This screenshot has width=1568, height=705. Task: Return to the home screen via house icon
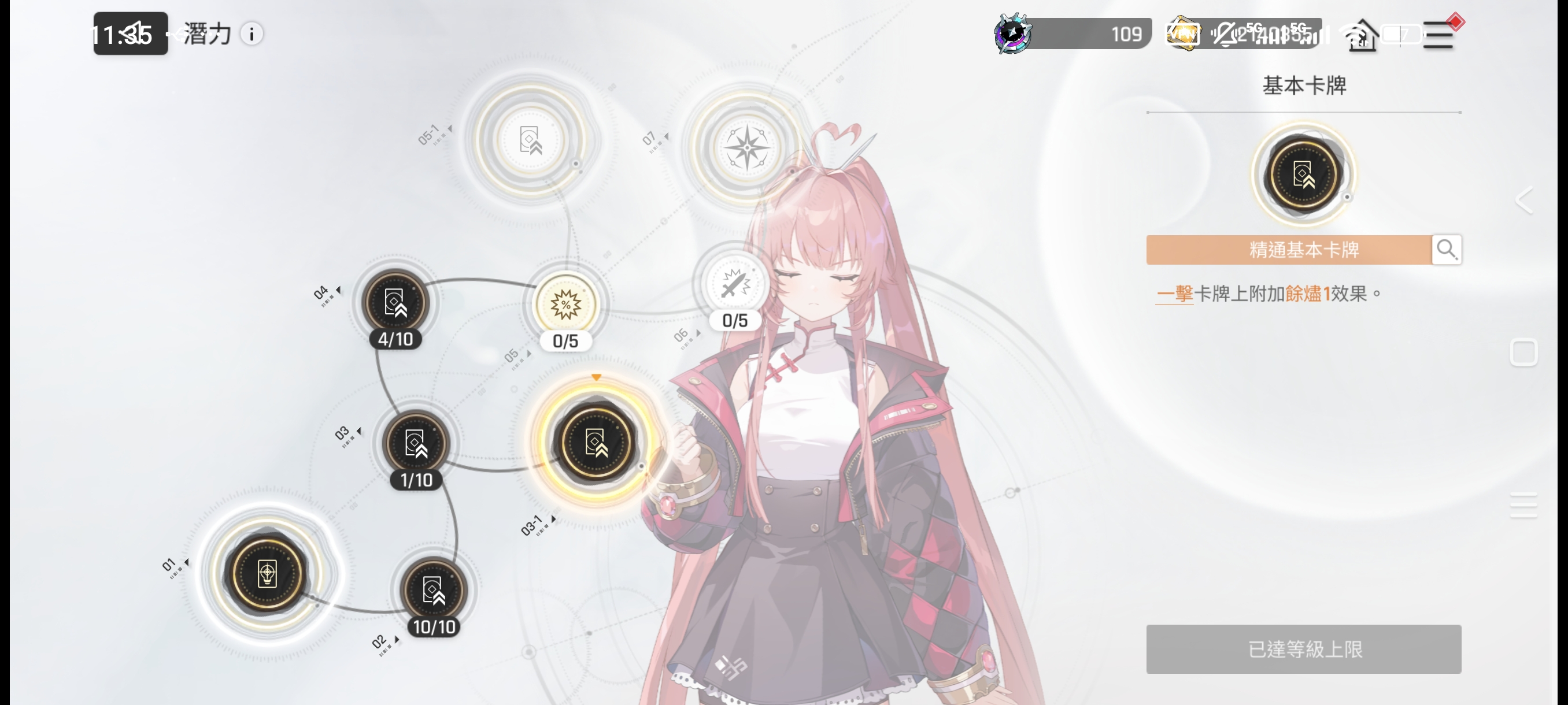click(1362, 36)
